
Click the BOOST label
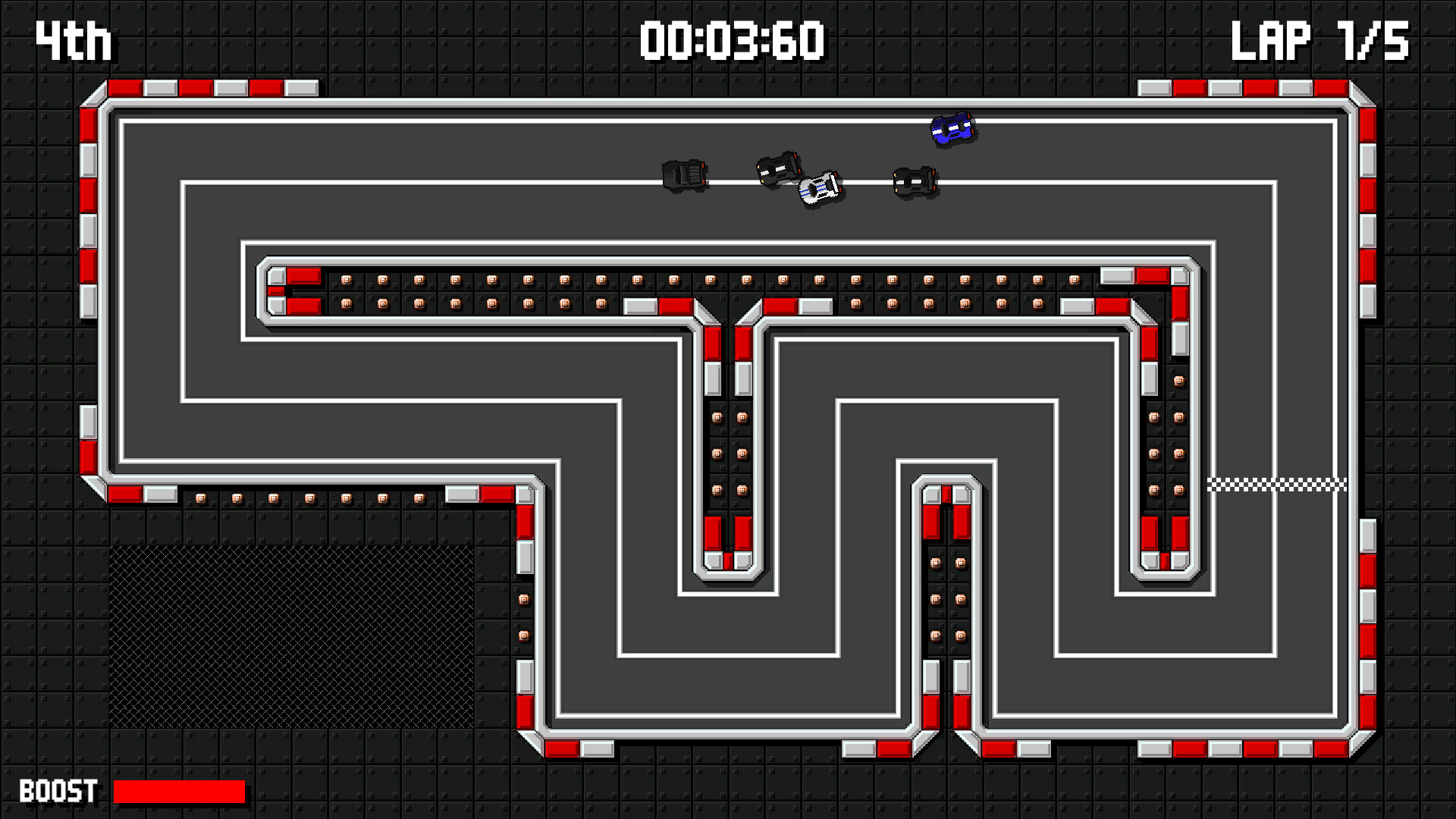[x=57, y=791]
